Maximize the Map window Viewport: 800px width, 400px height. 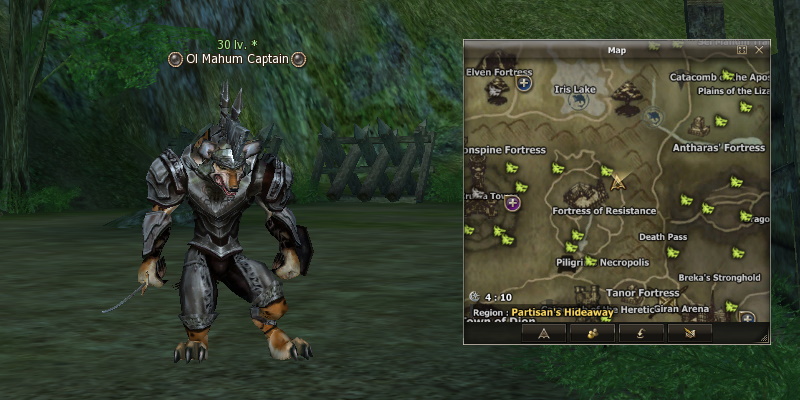coord(742,49)
